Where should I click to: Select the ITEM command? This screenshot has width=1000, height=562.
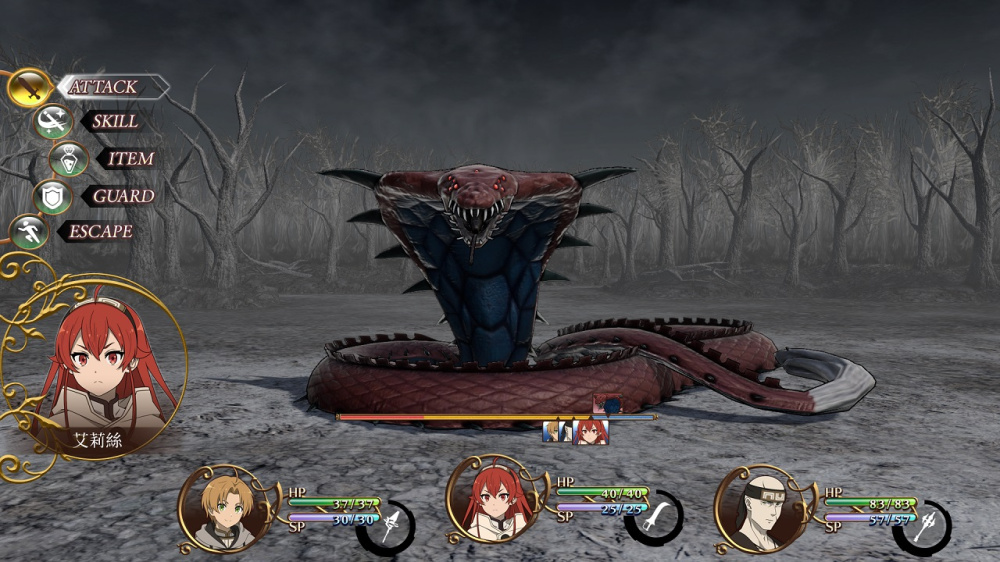pyautogui.click(x=130, y=159)
